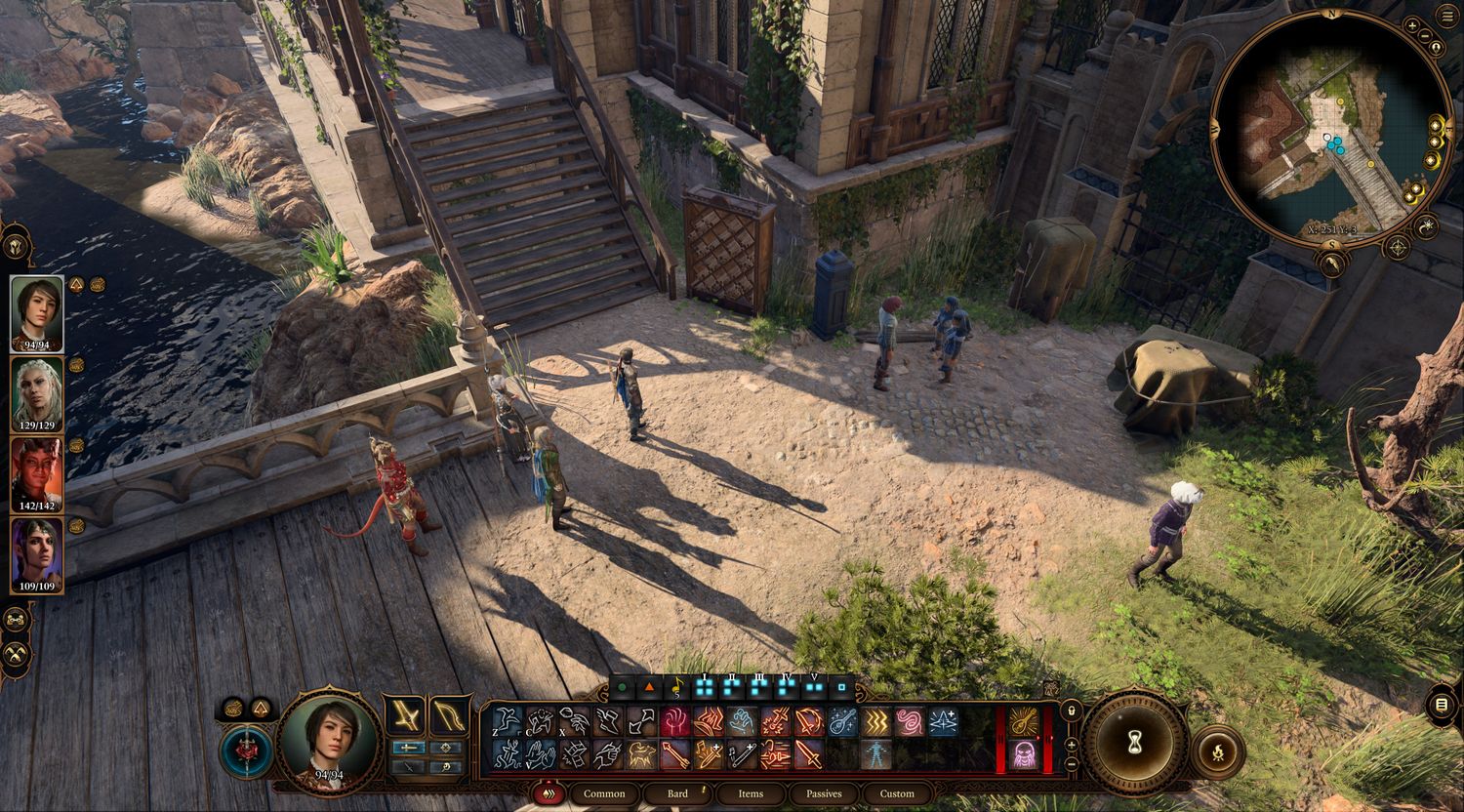The height and width of the screenshot is (812, 1464).
Task: Select the ranged bow weapon slot
Action: [x=448, y=716]
